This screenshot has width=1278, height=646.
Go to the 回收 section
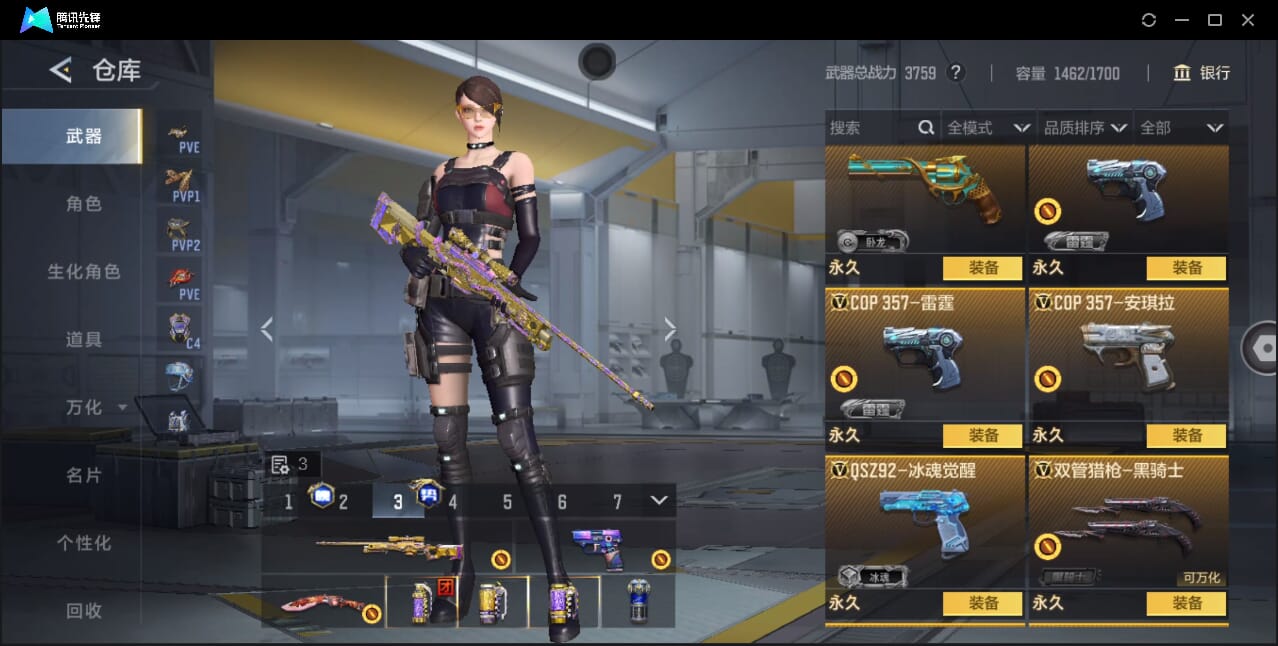pyautogui.click(x=84, y=610)
